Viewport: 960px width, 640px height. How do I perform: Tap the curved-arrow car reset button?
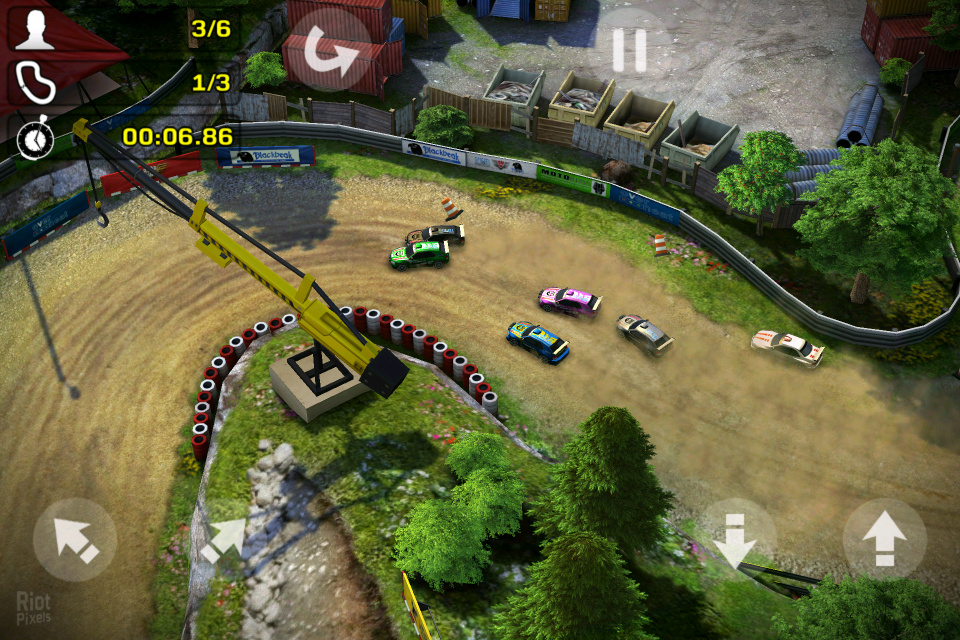pyautogui.click(x=331, y=49)
